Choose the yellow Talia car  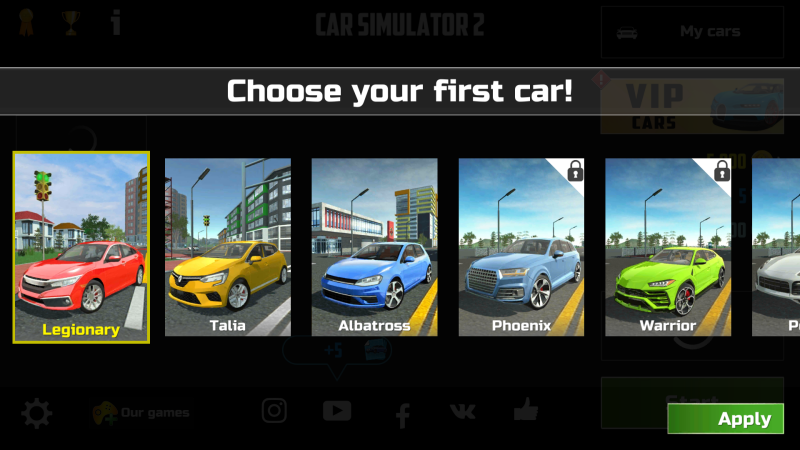point(227,247)
